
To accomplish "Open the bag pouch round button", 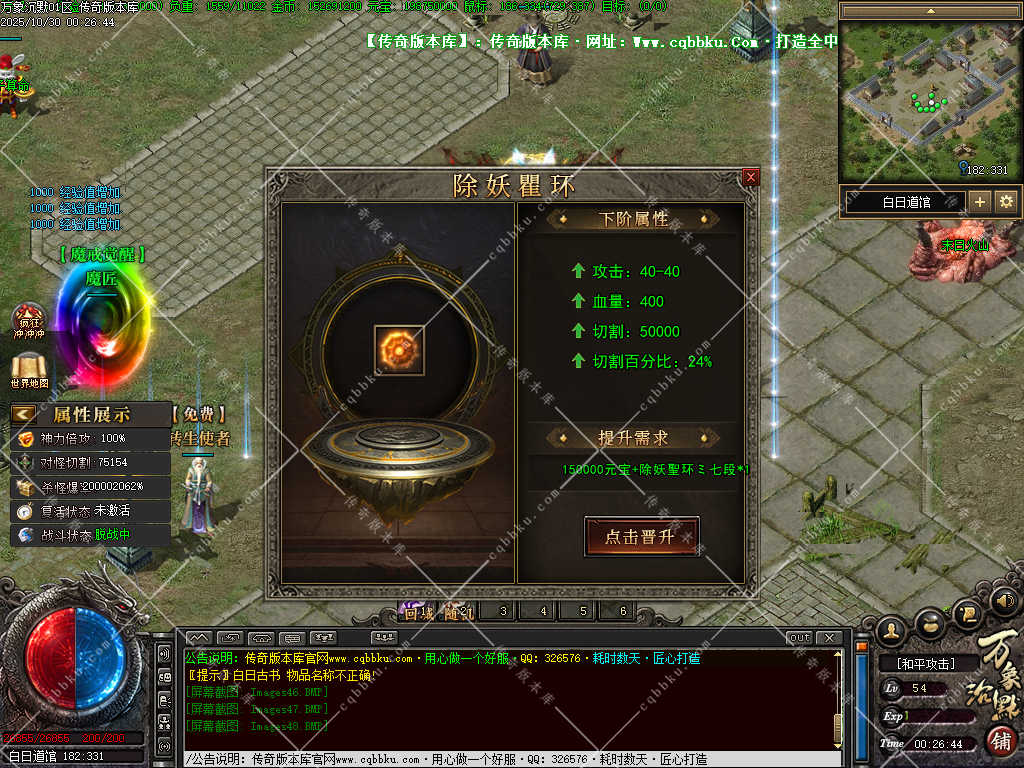I will pos(930,624).
